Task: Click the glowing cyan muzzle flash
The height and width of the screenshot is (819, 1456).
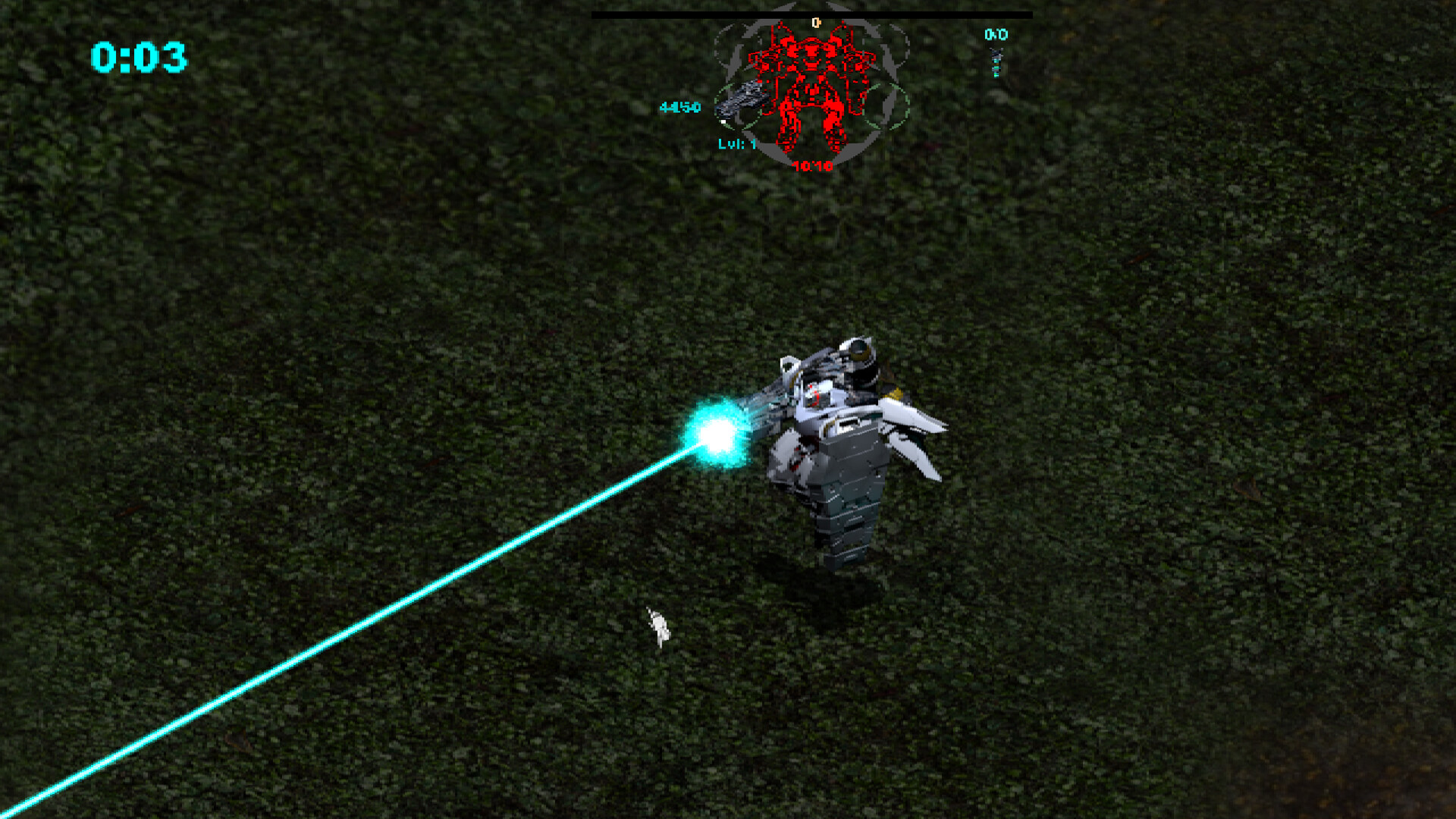Action: [x=717, y=432]
